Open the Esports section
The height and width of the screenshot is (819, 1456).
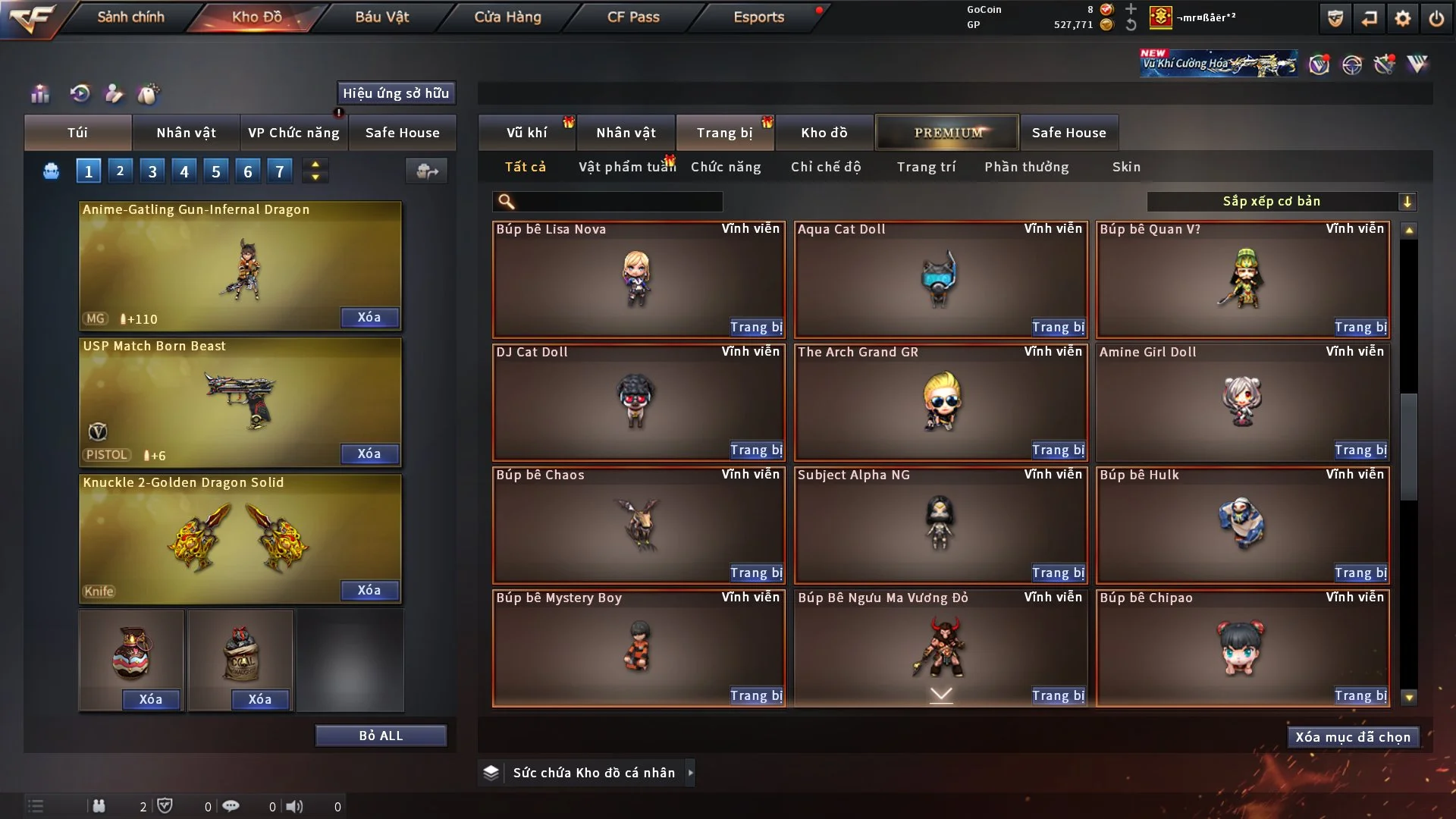tap(758, 17)
